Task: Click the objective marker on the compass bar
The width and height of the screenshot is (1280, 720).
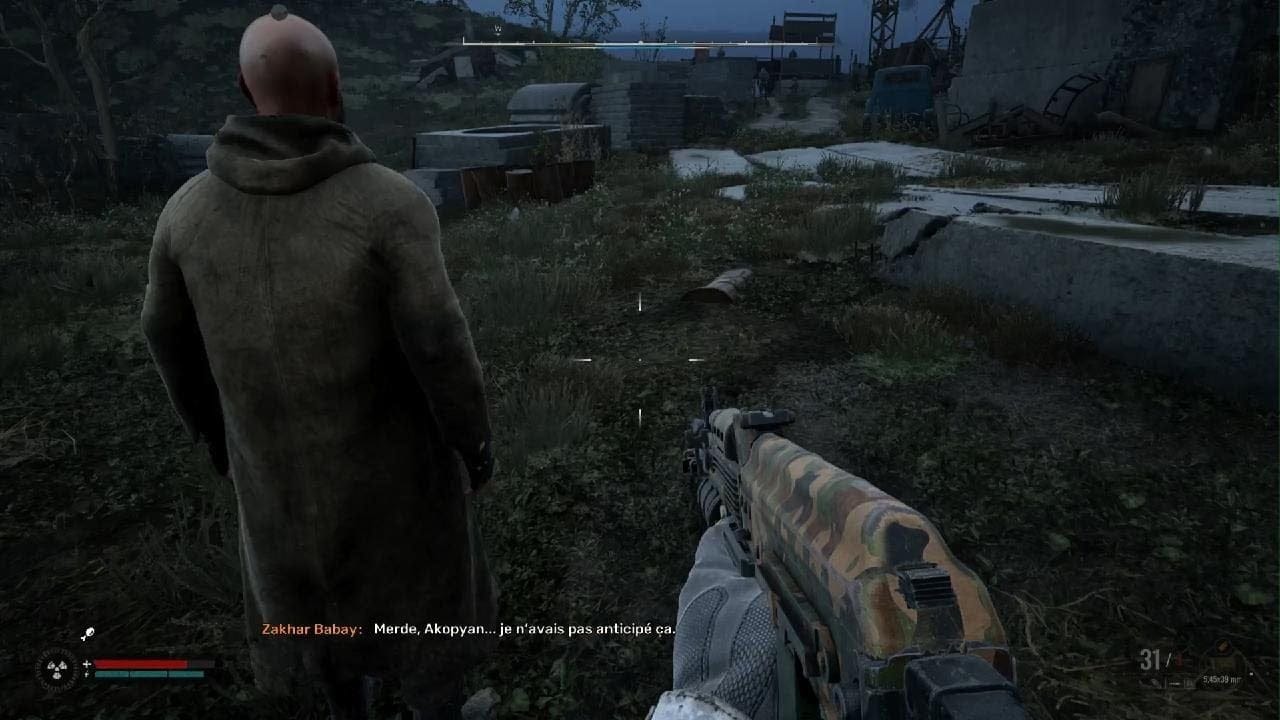Action: click(640, 42)
